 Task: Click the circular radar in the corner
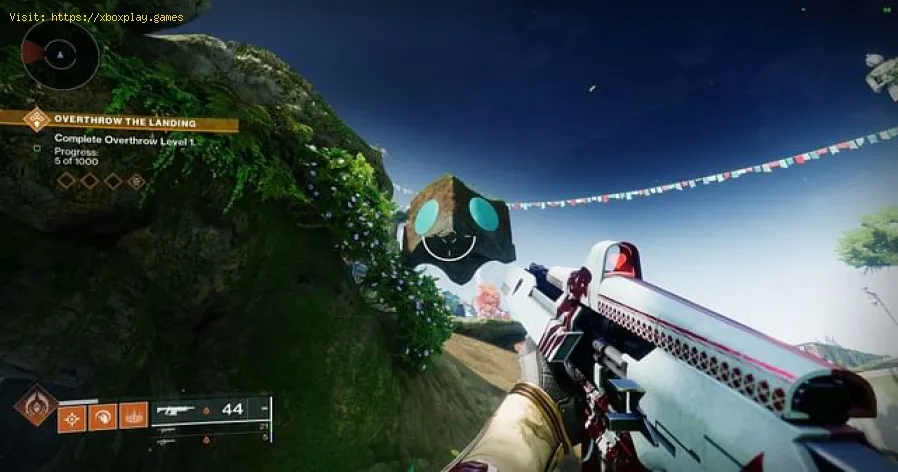60,56
